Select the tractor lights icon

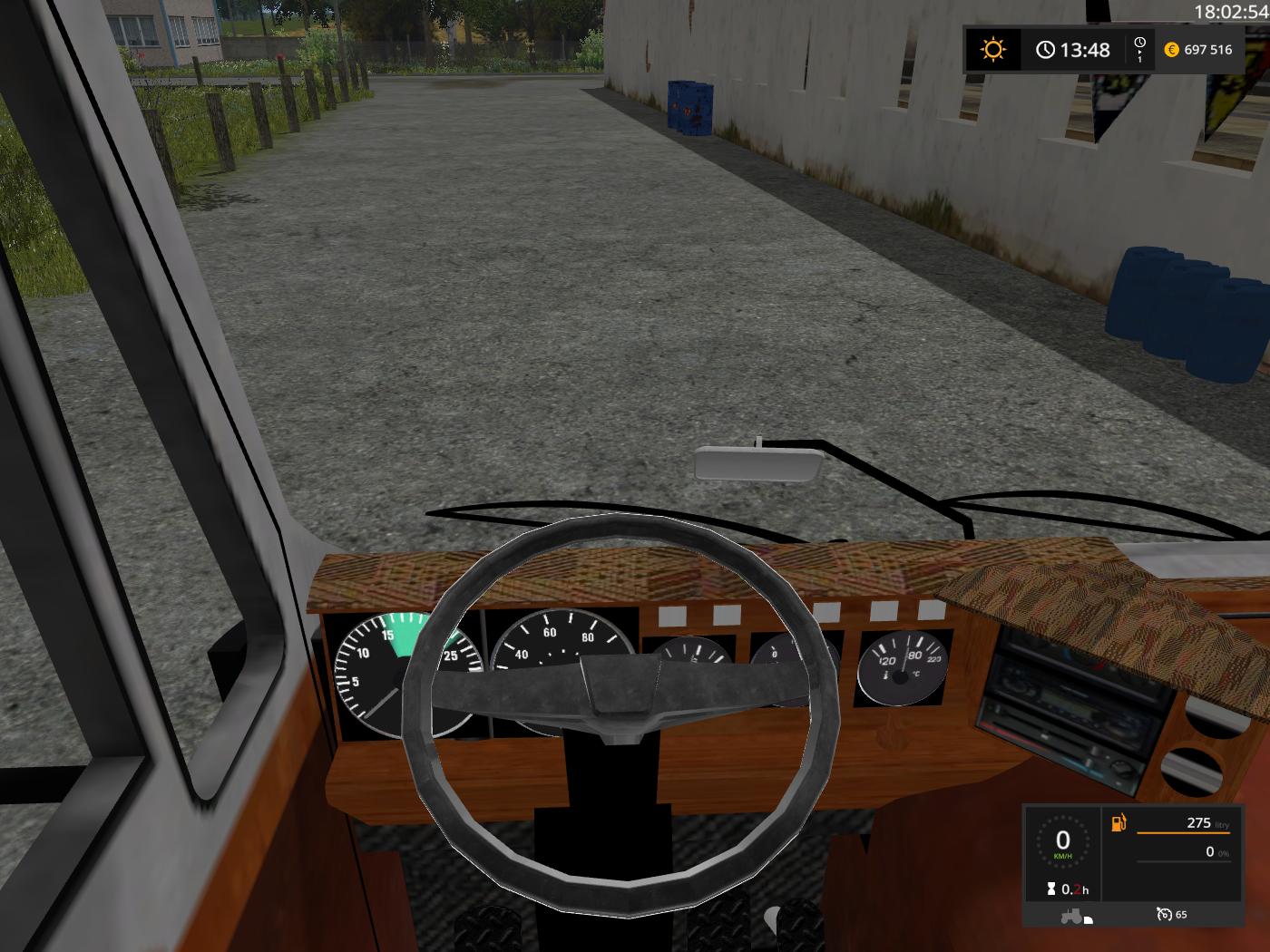1077,916
